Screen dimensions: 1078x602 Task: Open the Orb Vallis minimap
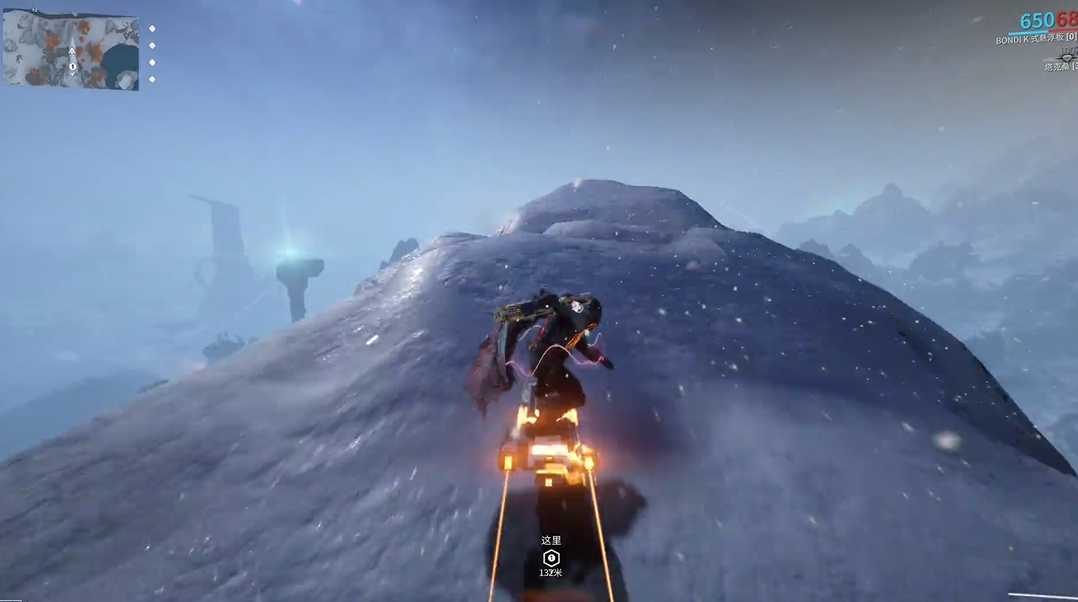(70, 50)
